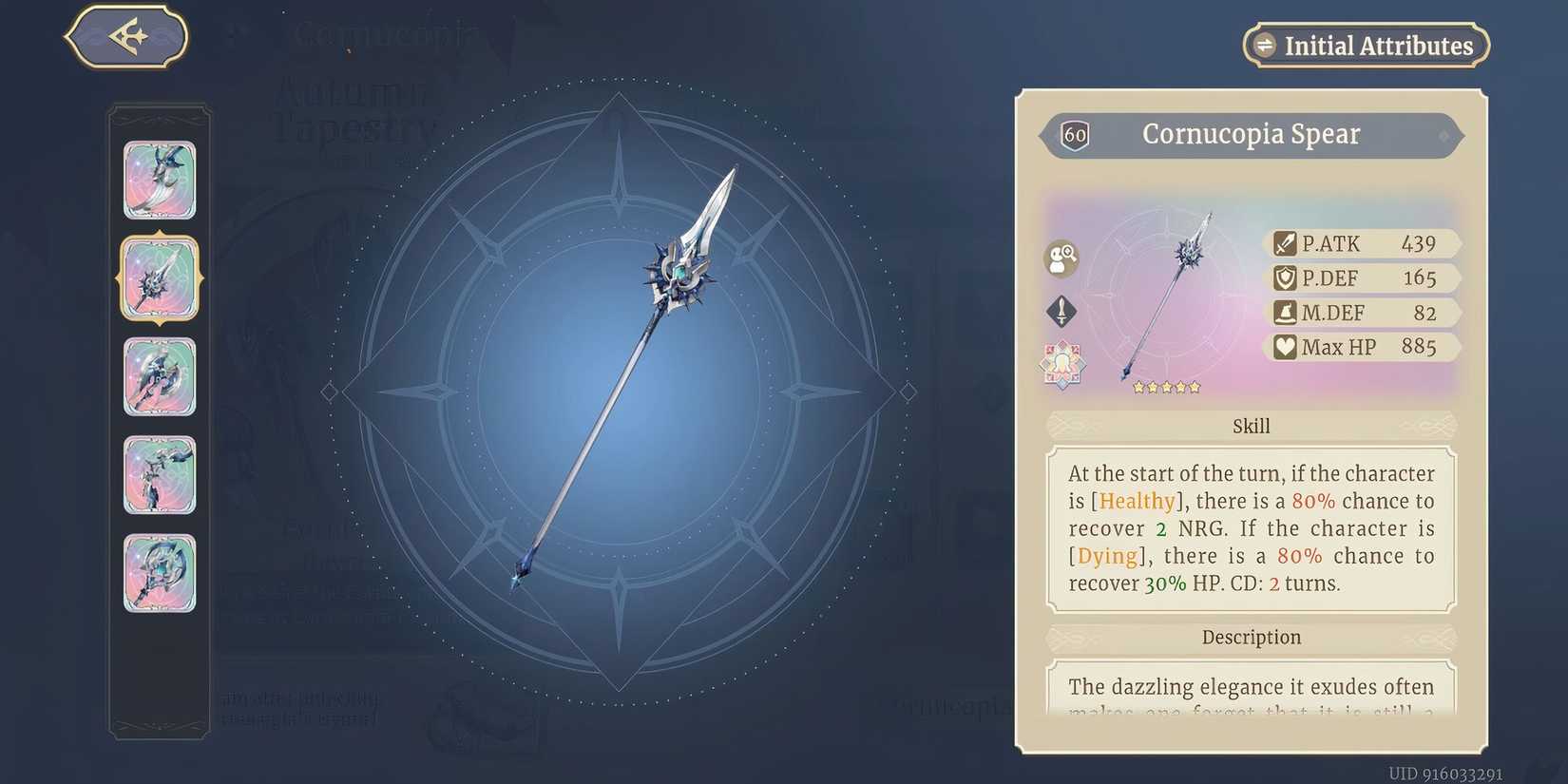This screenshot has height=784, width=1568.
Task: Click the heart icon beside Max HP stat
Action: pyautogui.click(x=1285, y=346)
